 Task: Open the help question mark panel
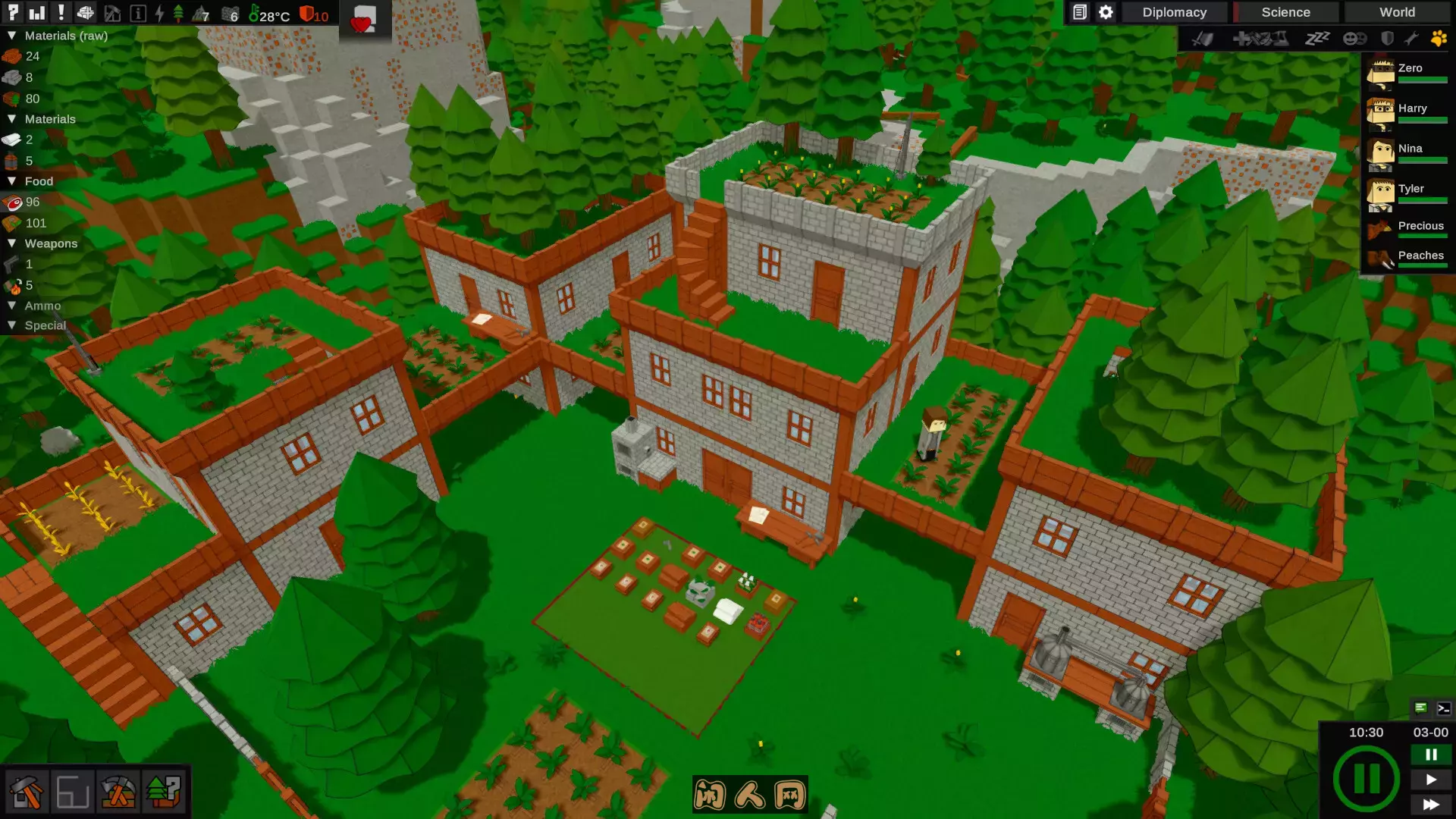[x=13, y=12]
